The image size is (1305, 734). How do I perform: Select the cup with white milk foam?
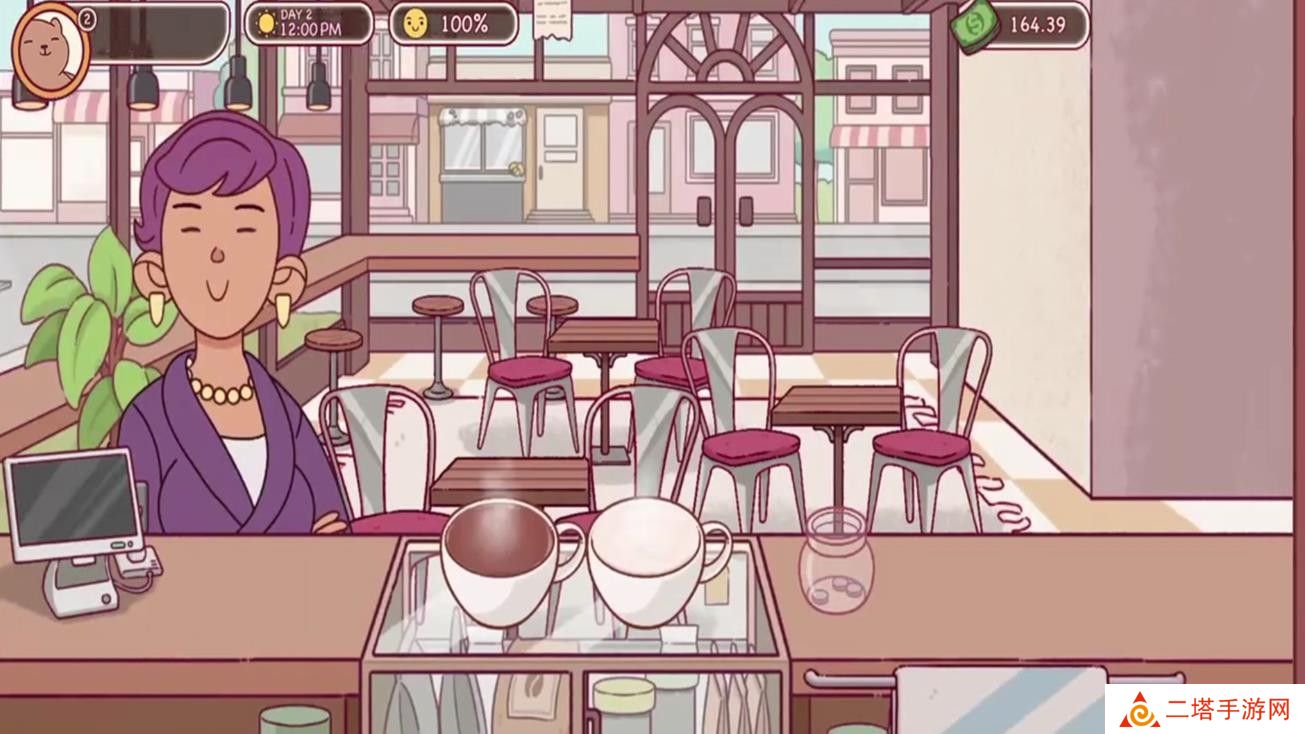pyautogui.click(x=645, y=560)
